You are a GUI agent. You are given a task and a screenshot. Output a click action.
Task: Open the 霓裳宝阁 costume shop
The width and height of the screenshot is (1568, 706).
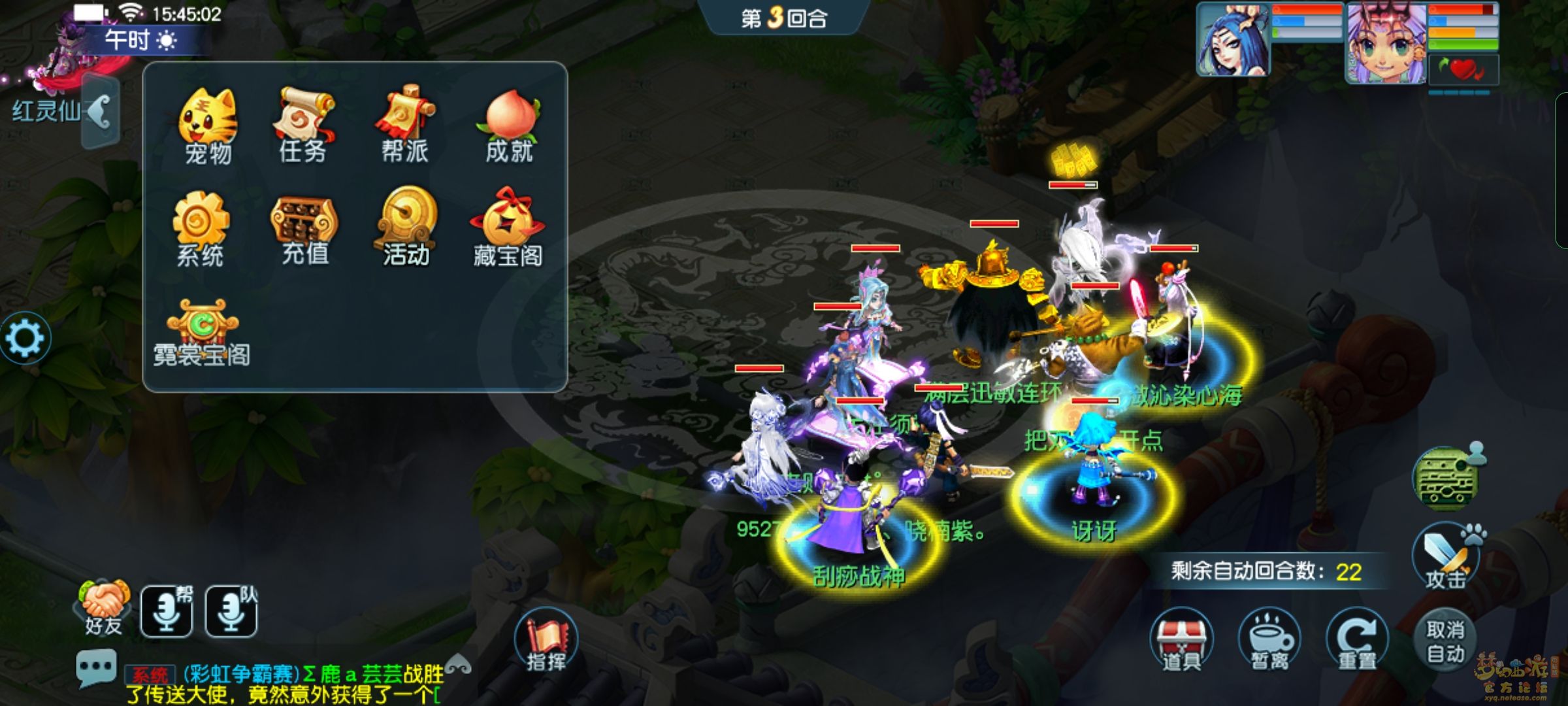(x=202, y=332)
